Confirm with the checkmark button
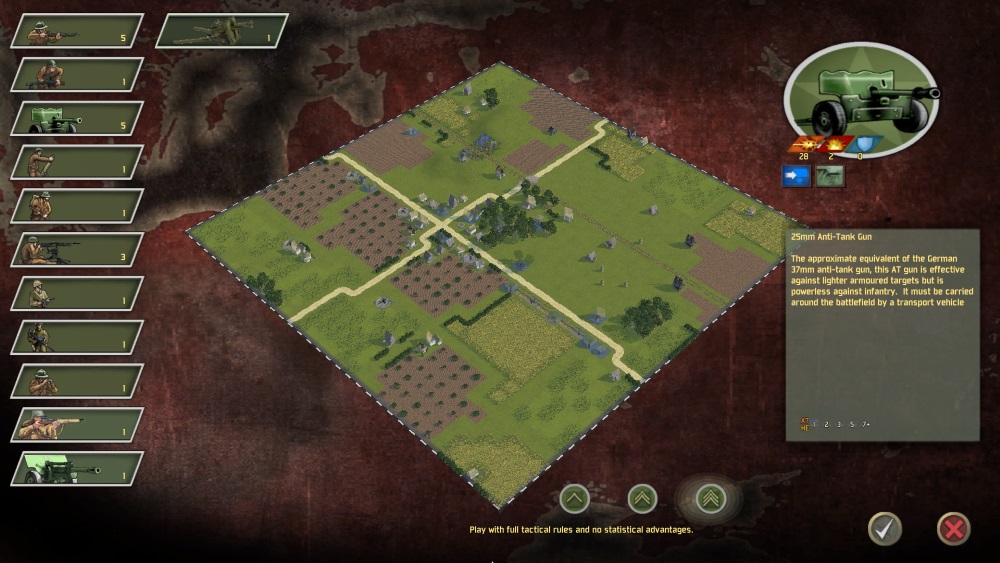 [x=883, y=527]
